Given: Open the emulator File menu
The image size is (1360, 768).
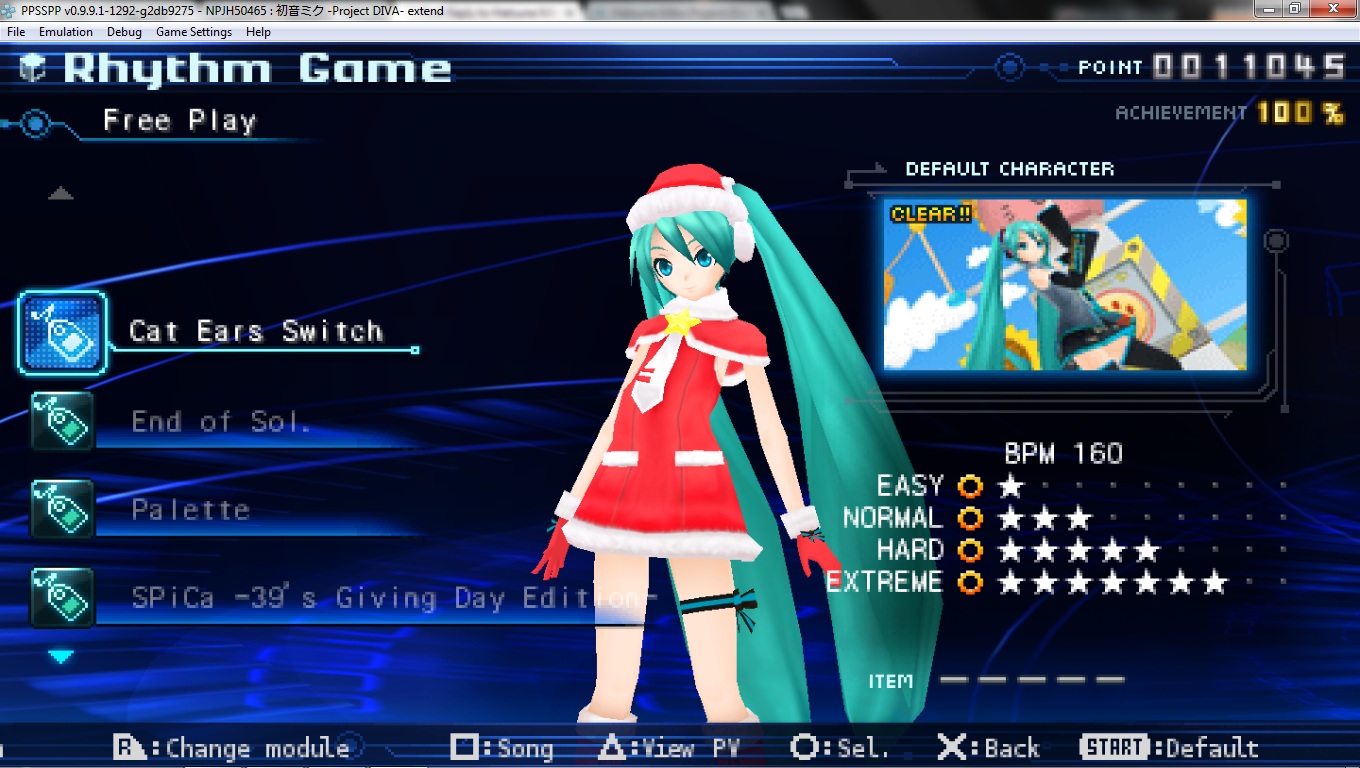Looking at the screenshot, I should (16, 32).
